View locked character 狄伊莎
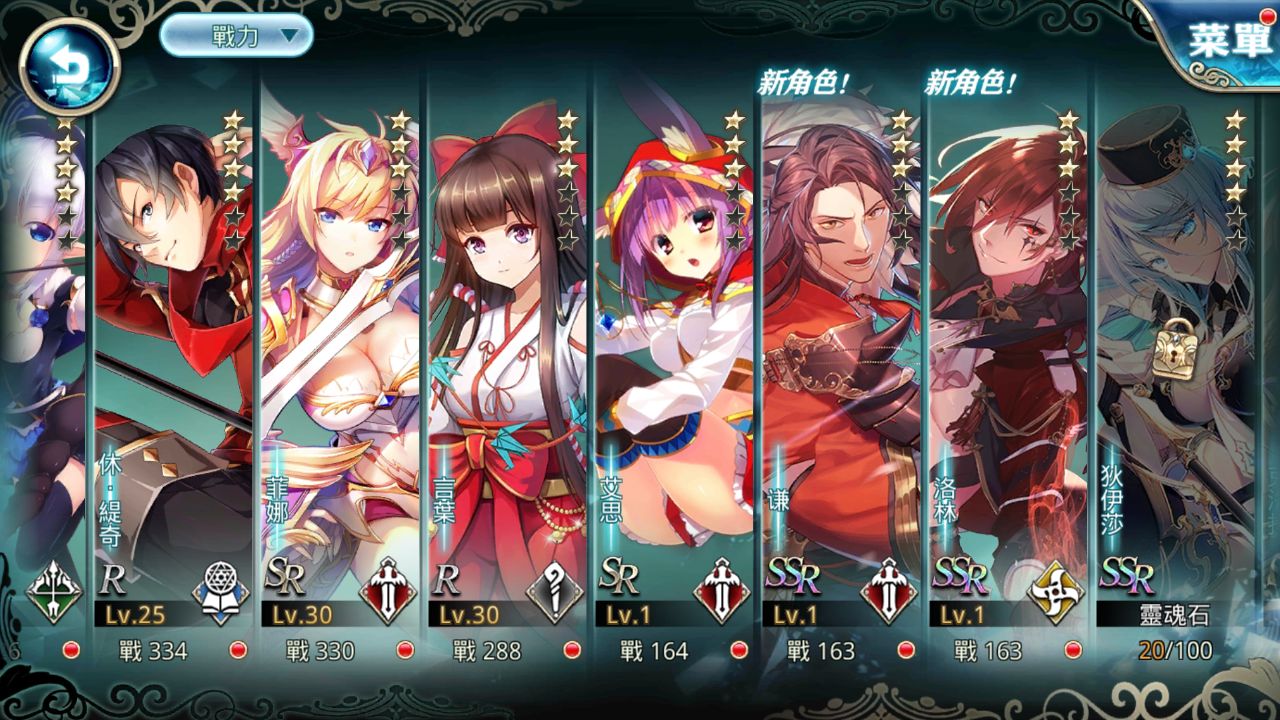Screen dimensions: 1280x720 tap(1176, 380)
